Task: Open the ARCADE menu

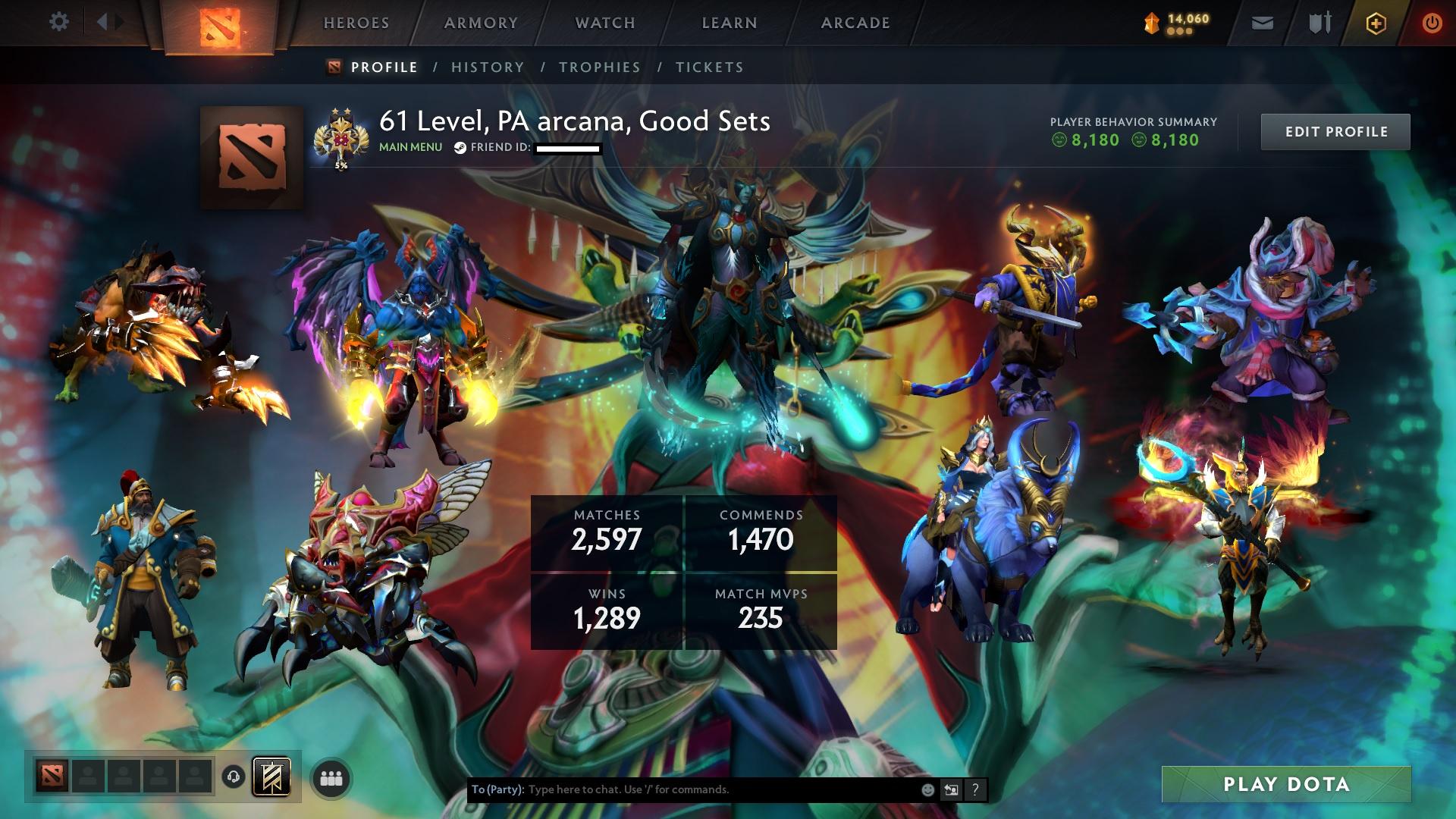Action: pos(855,23)
